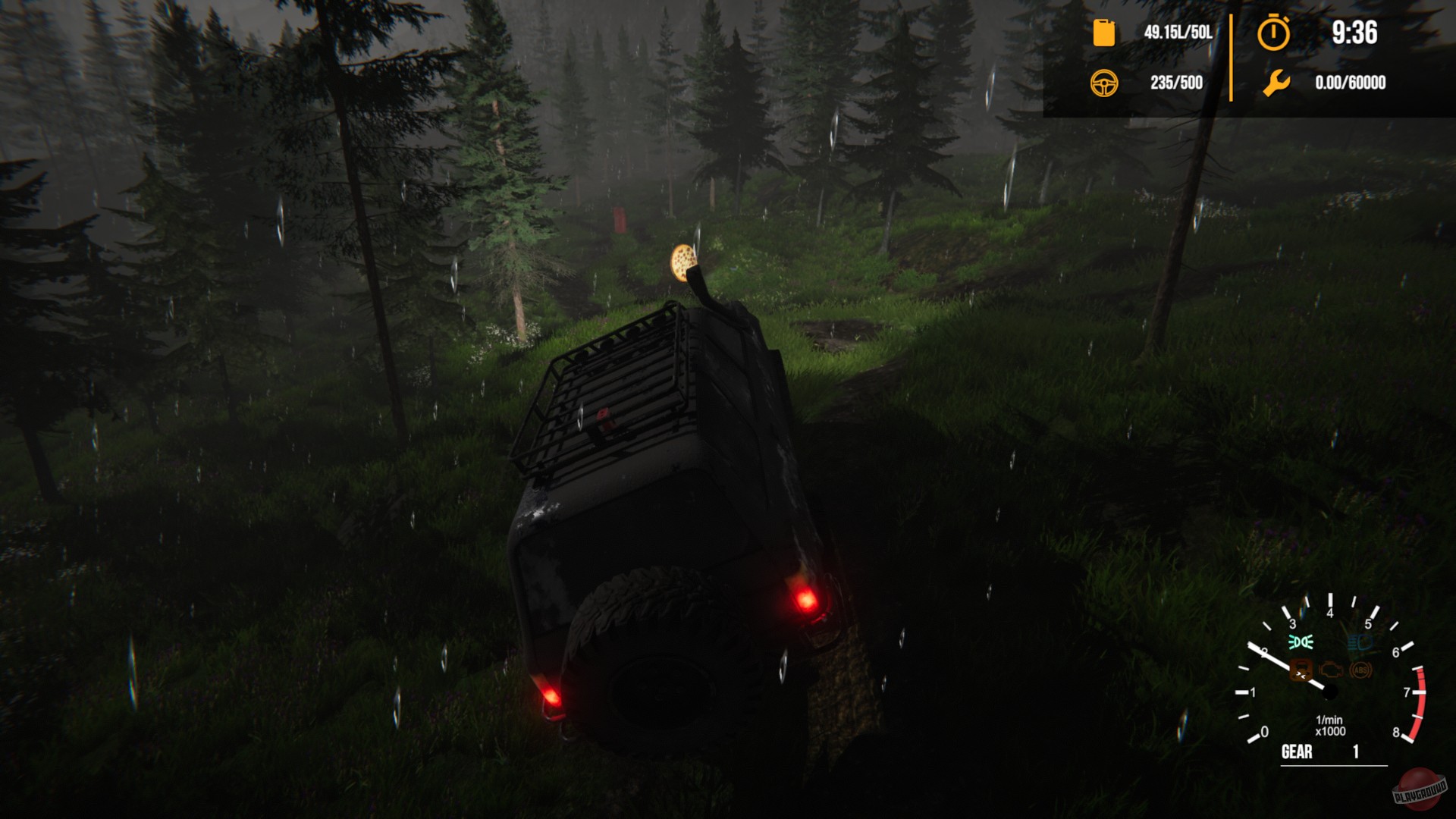Screen dimensions: 1456x819
Task: Click the divider between fuel and timer HUD panels
Action: pos(1230,57)
